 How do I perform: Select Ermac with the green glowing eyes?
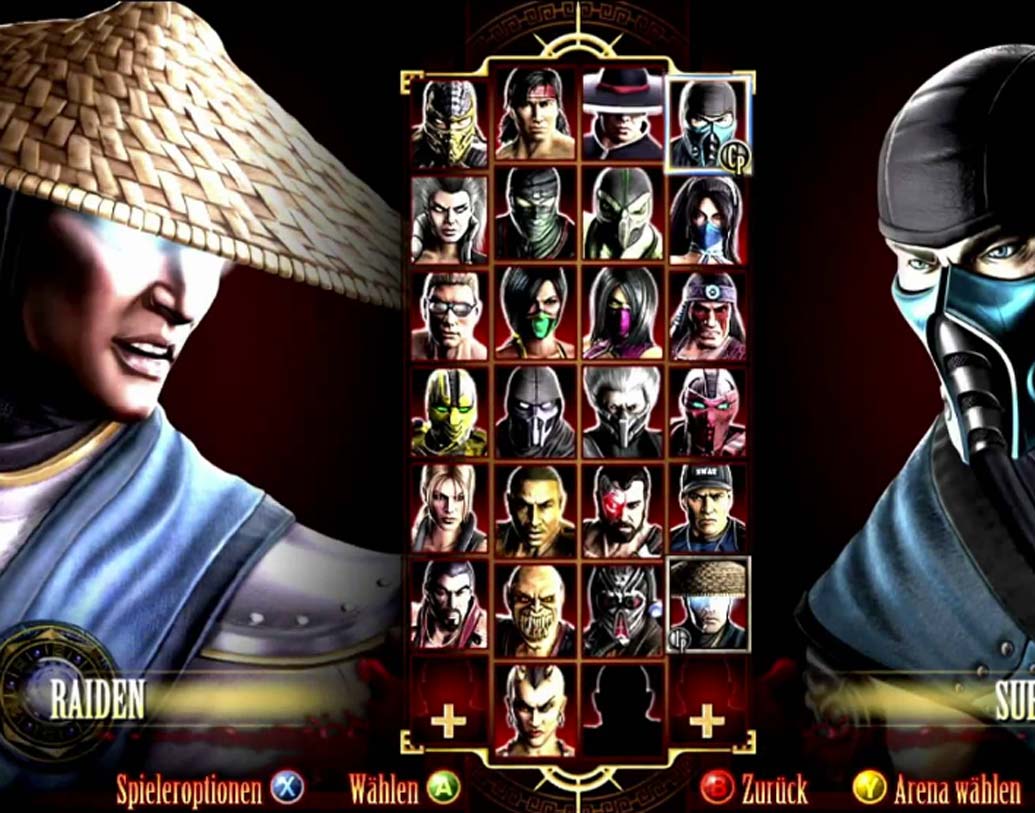coord(535,220)
